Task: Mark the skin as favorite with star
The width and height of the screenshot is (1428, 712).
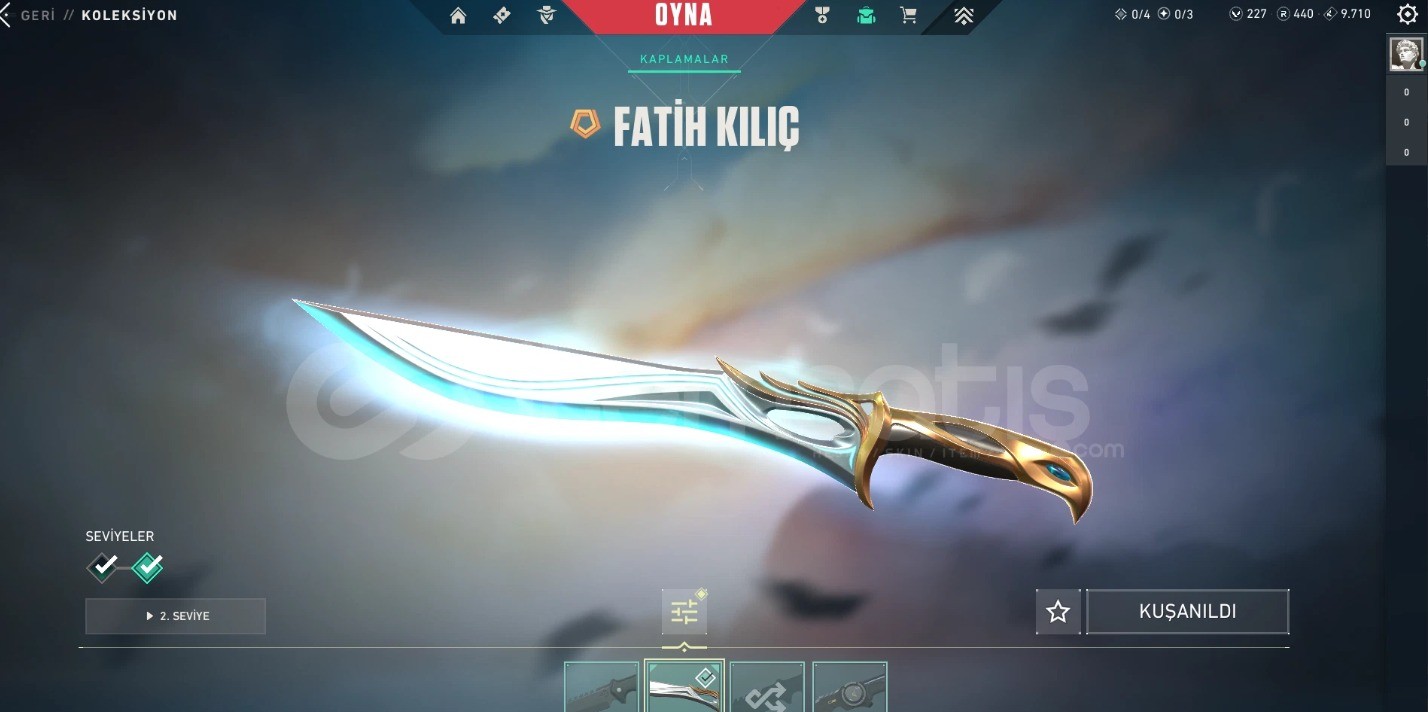Action: click(1058, 612)
